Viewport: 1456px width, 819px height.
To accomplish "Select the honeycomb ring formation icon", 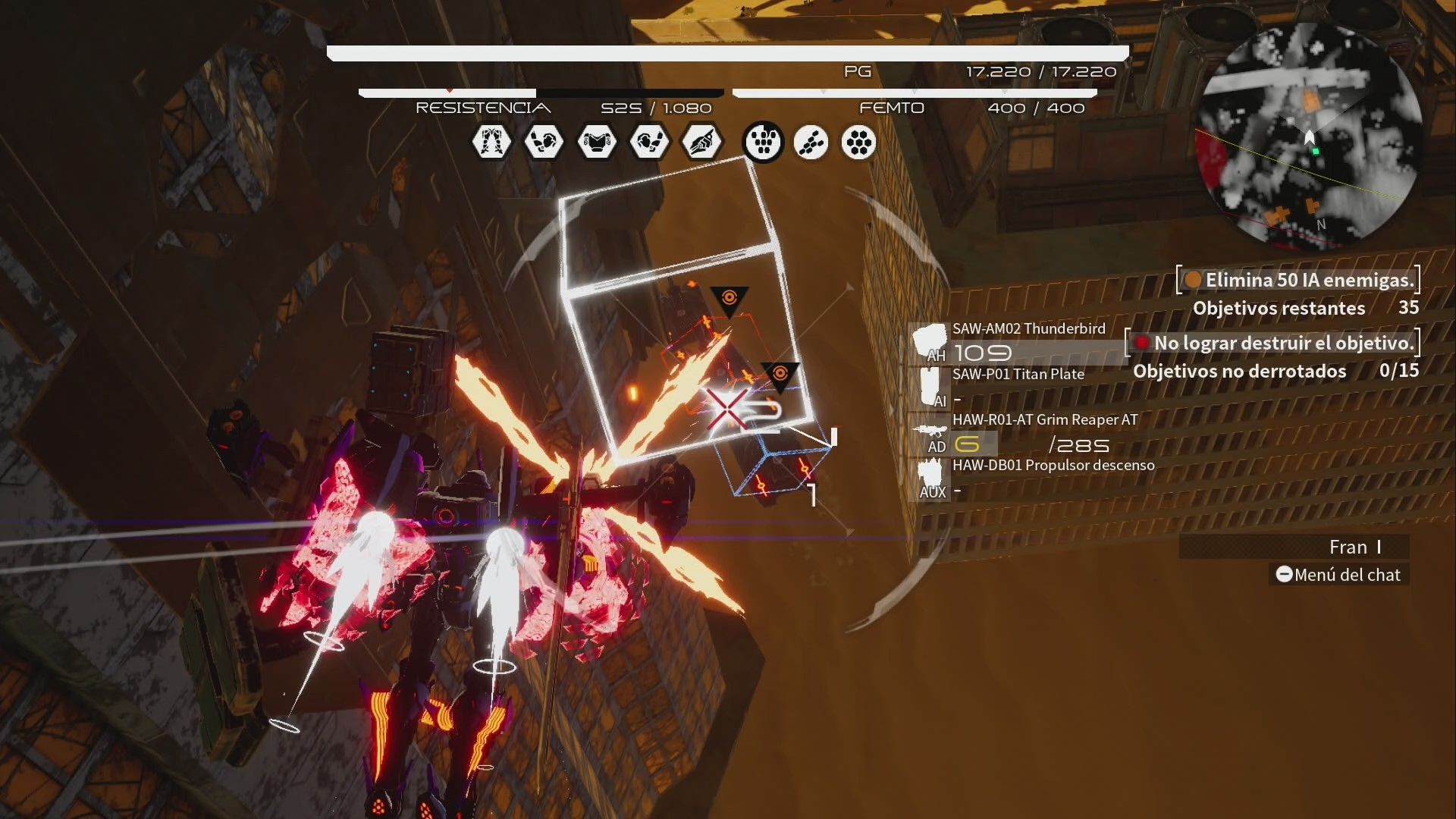I will [858, 142].
